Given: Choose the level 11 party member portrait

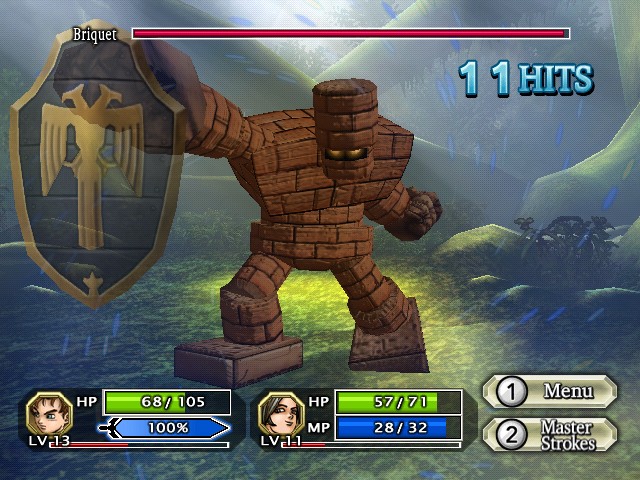Looking at the screenshot, I should tap(280, 413).
